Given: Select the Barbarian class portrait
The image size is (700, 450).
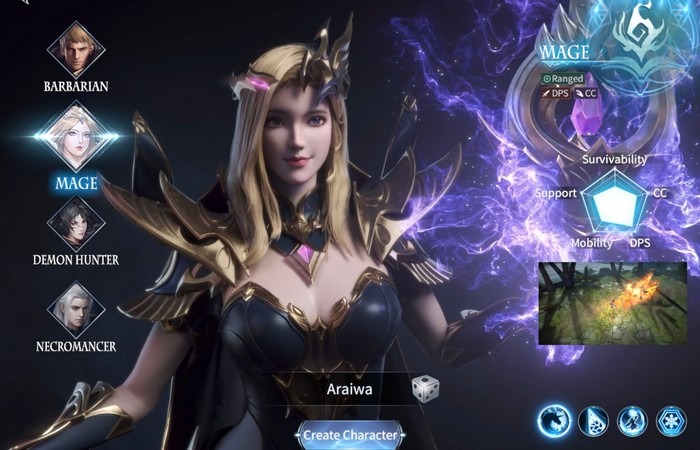Looking at the screenshot, I should 76,46.
